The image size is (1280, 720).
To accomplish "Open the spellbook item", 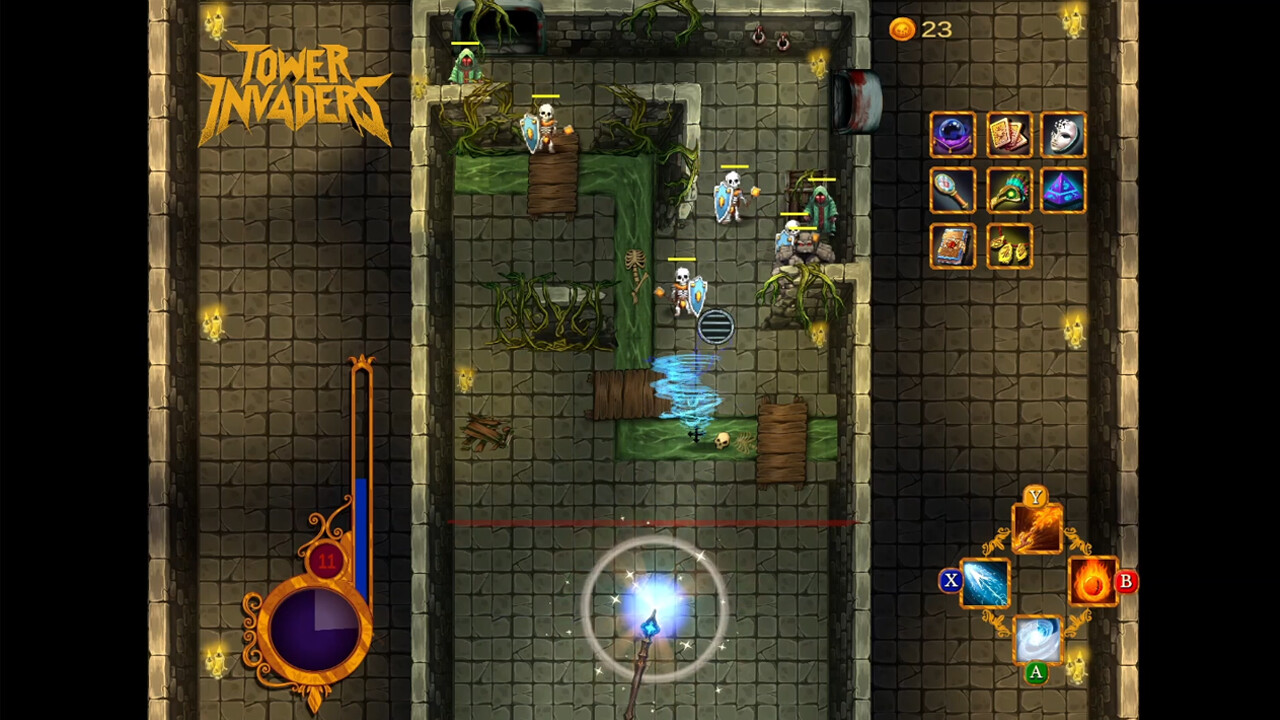I will click(952, 246).
